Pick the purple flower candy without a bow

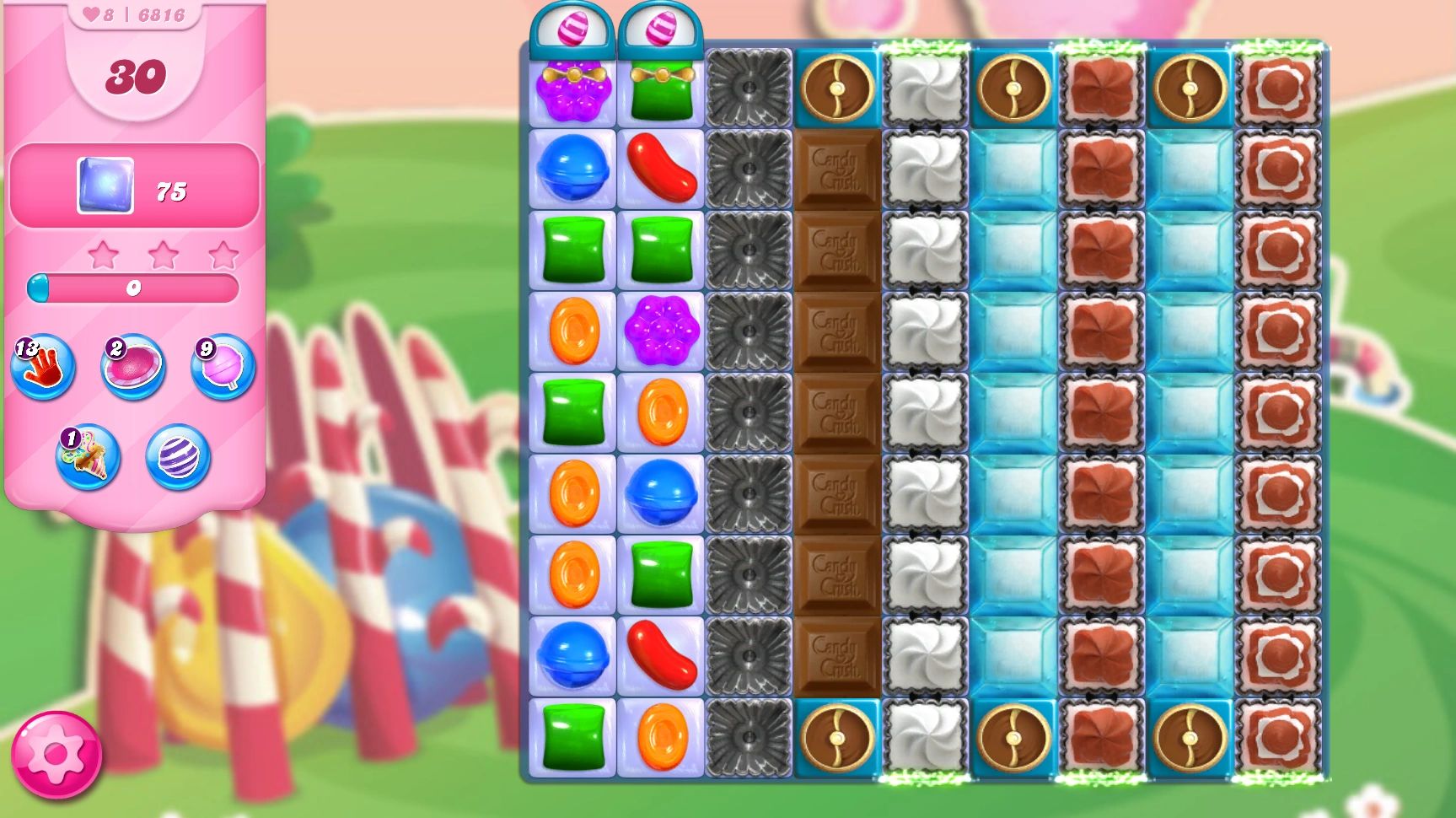click(x=662, y=331)
